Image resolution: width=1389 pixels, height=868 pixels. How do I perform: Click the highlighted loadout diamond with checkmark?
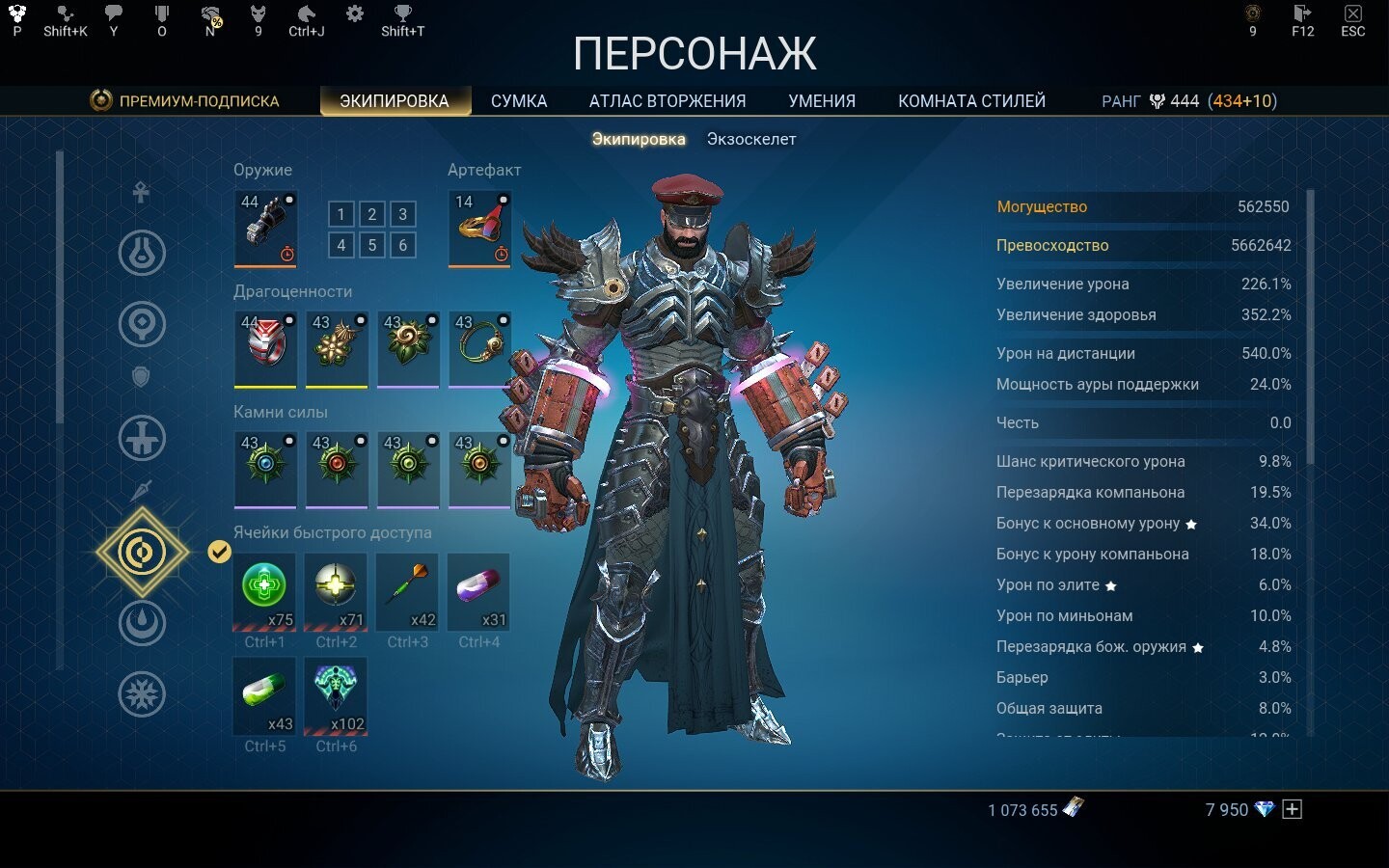point(142,553)
